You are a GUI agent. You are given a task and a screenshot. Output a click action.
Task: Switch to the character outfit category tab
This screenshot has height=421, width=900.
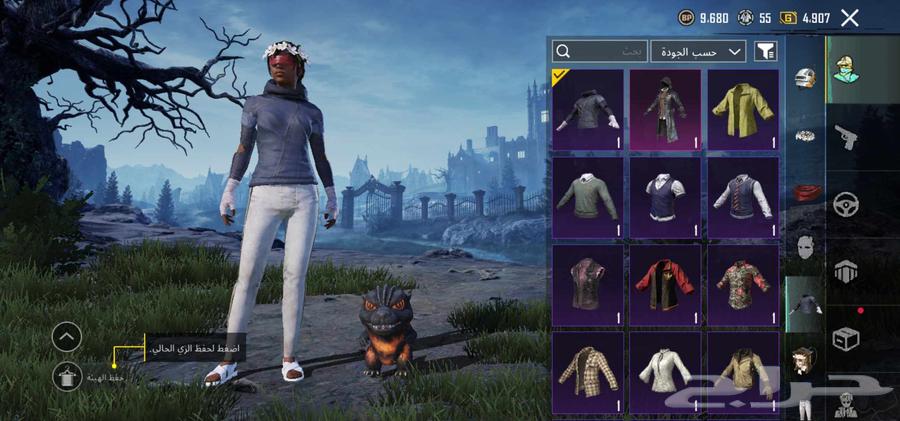pos(846,70)
